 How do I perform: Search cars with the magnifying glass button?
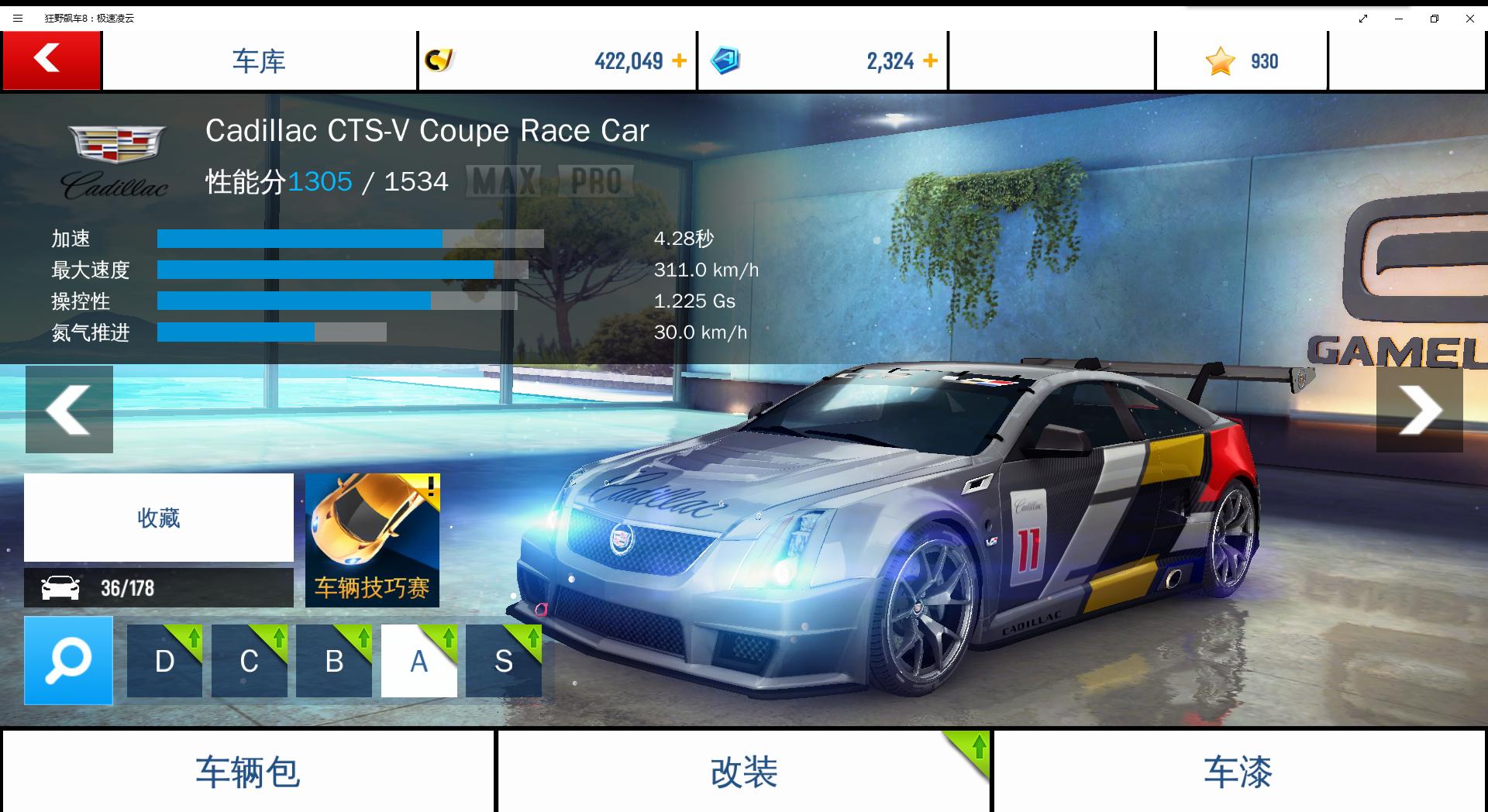click(x=68, y=660)
